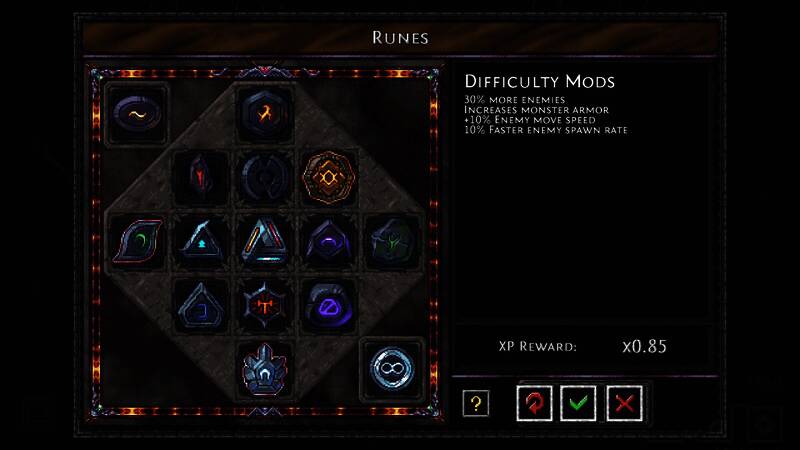Select the blue pentagon outline rune
800x450 pixels.
(201, 305)
